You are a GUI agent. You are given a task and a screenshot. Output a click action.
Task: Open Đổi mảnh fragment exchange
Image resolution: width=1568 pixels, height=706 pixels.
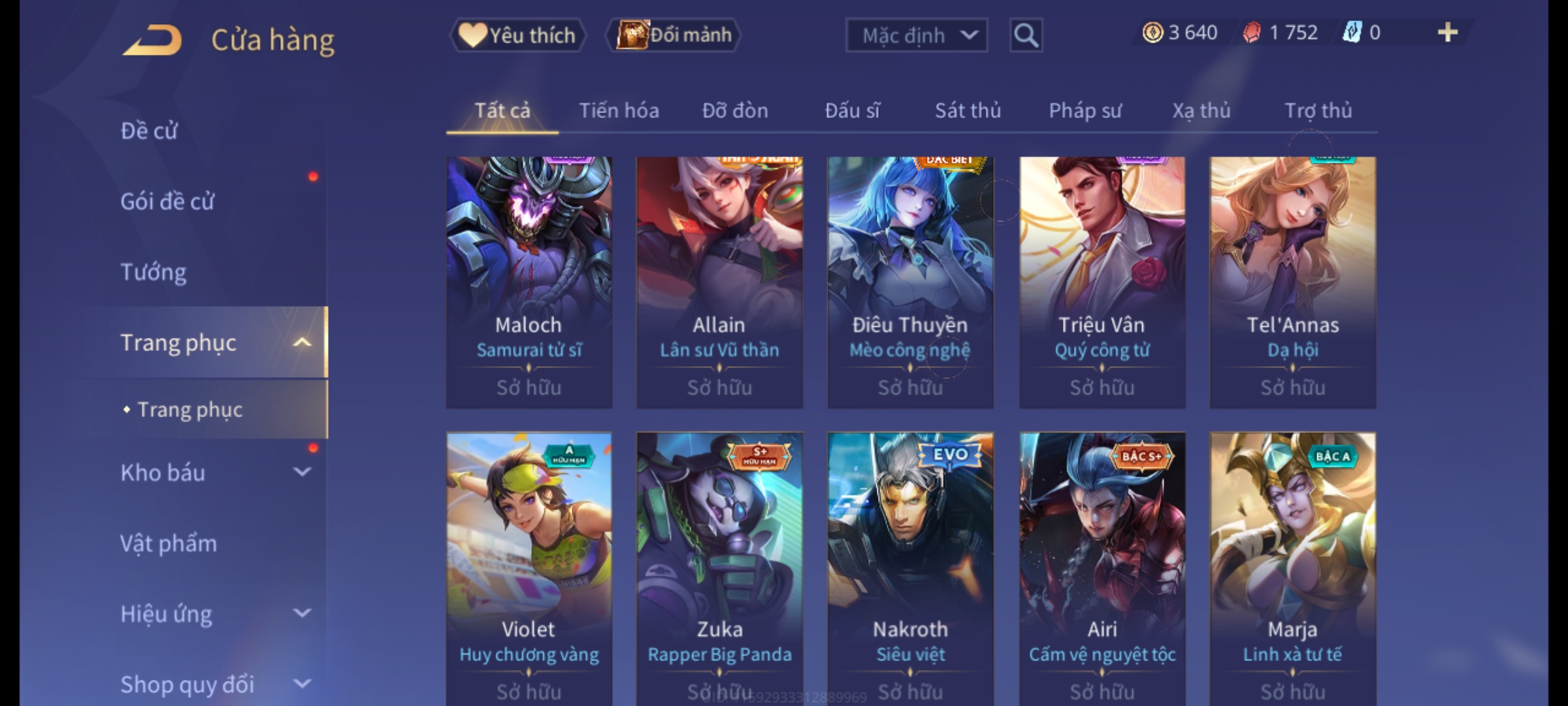(674, 35)
